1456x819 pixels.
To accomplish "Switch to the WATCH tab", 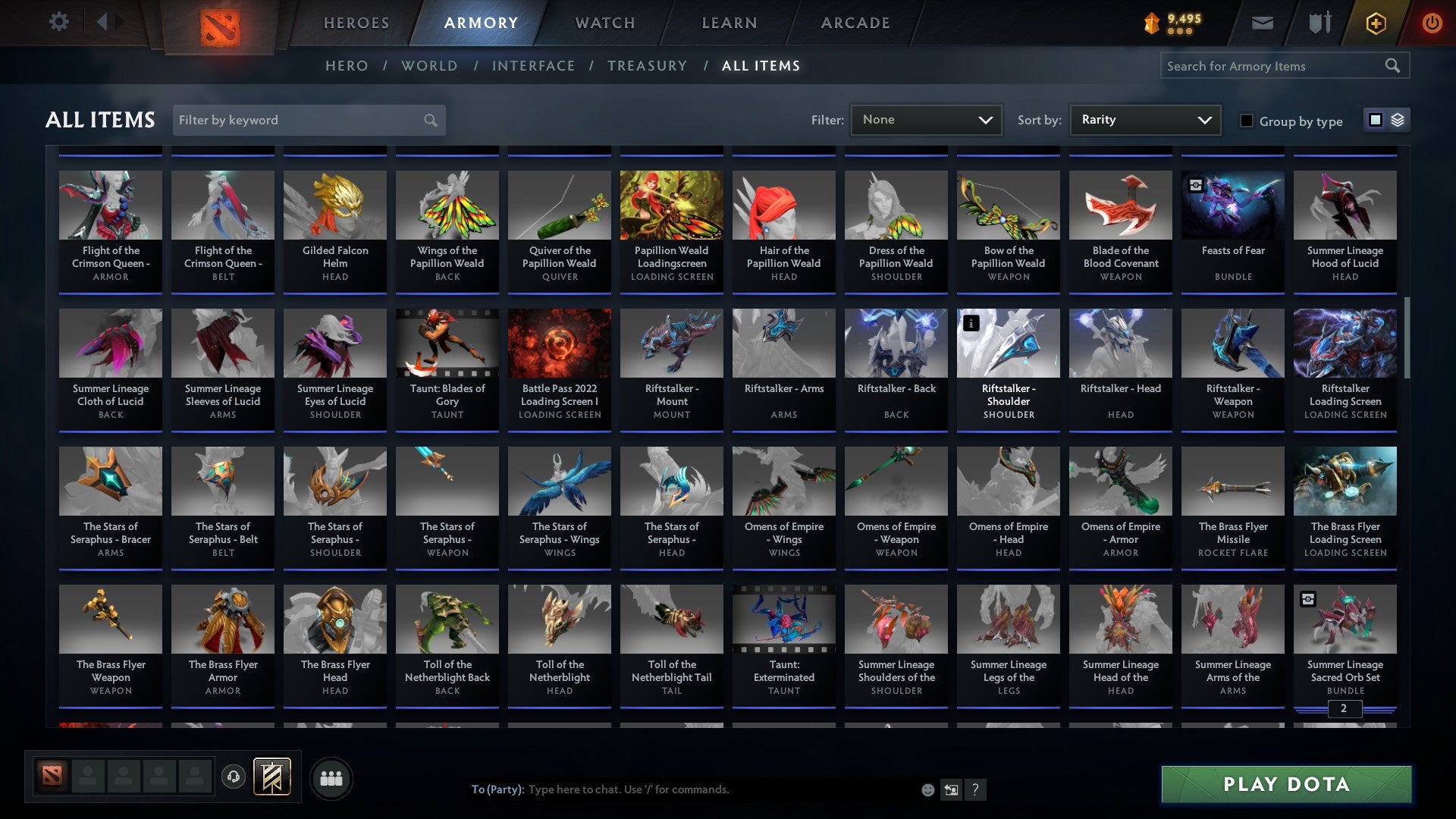I will point(604,23).
